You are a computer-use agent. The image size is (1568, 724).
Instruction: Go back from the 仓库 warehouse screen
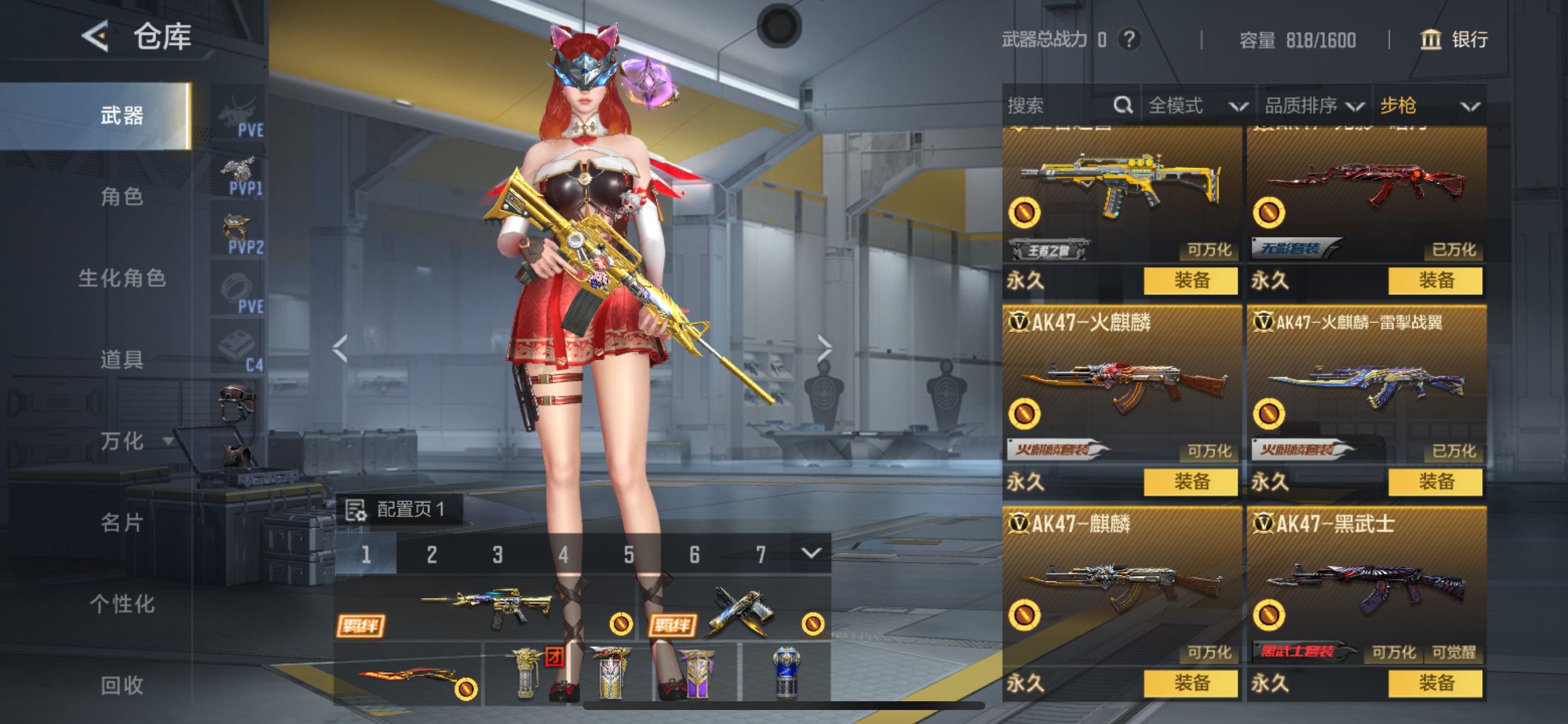click(x=96, y=37)
